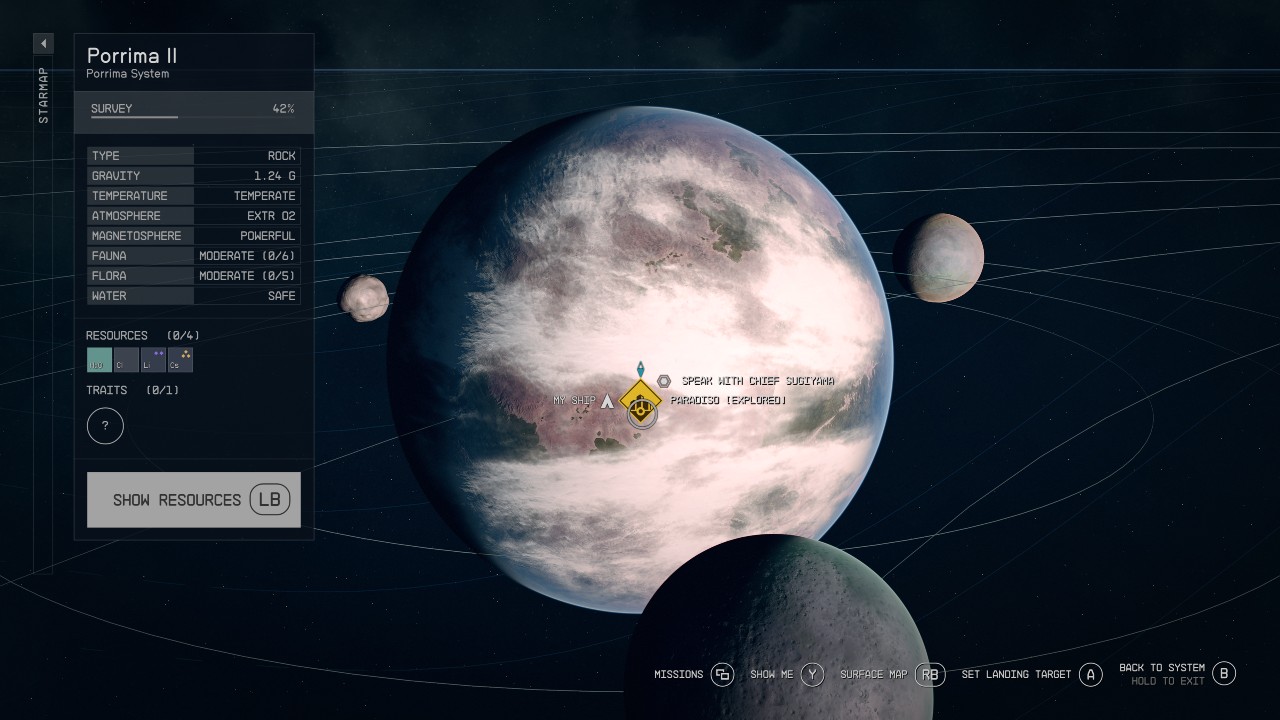
Task: Collapse the panel with the Starmap back arrow
Action: click(42, 43)
